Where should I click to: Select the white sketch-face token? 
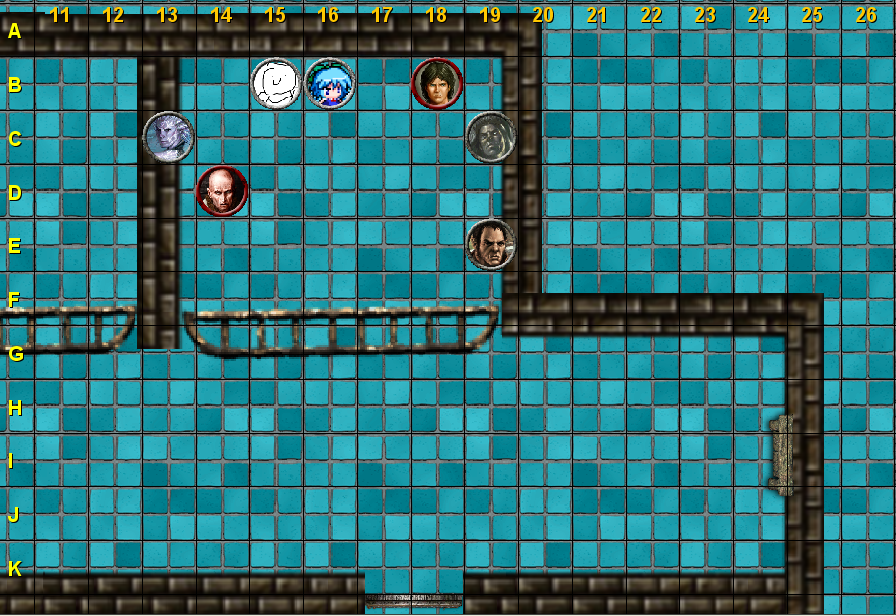(275, 83)
